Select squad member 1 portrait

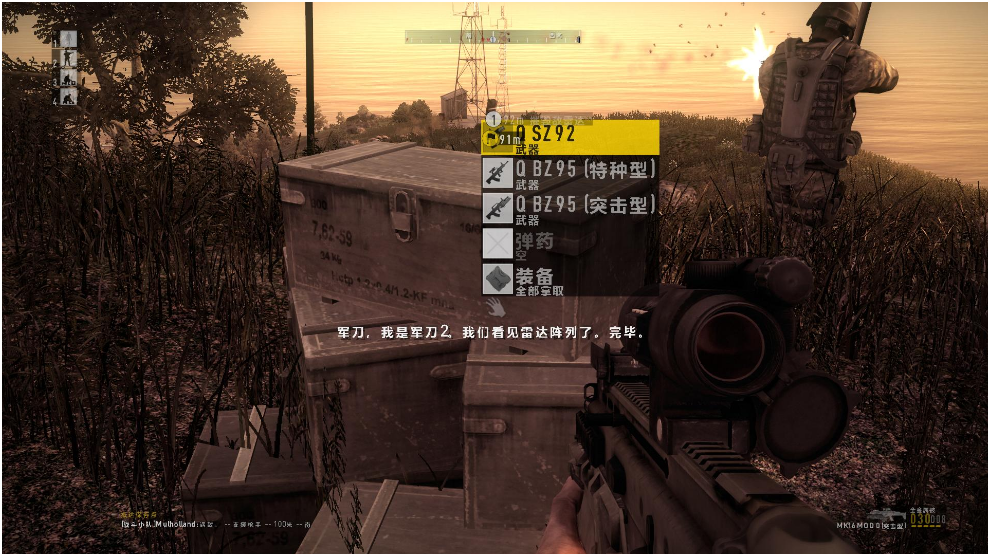click(68, 39)
